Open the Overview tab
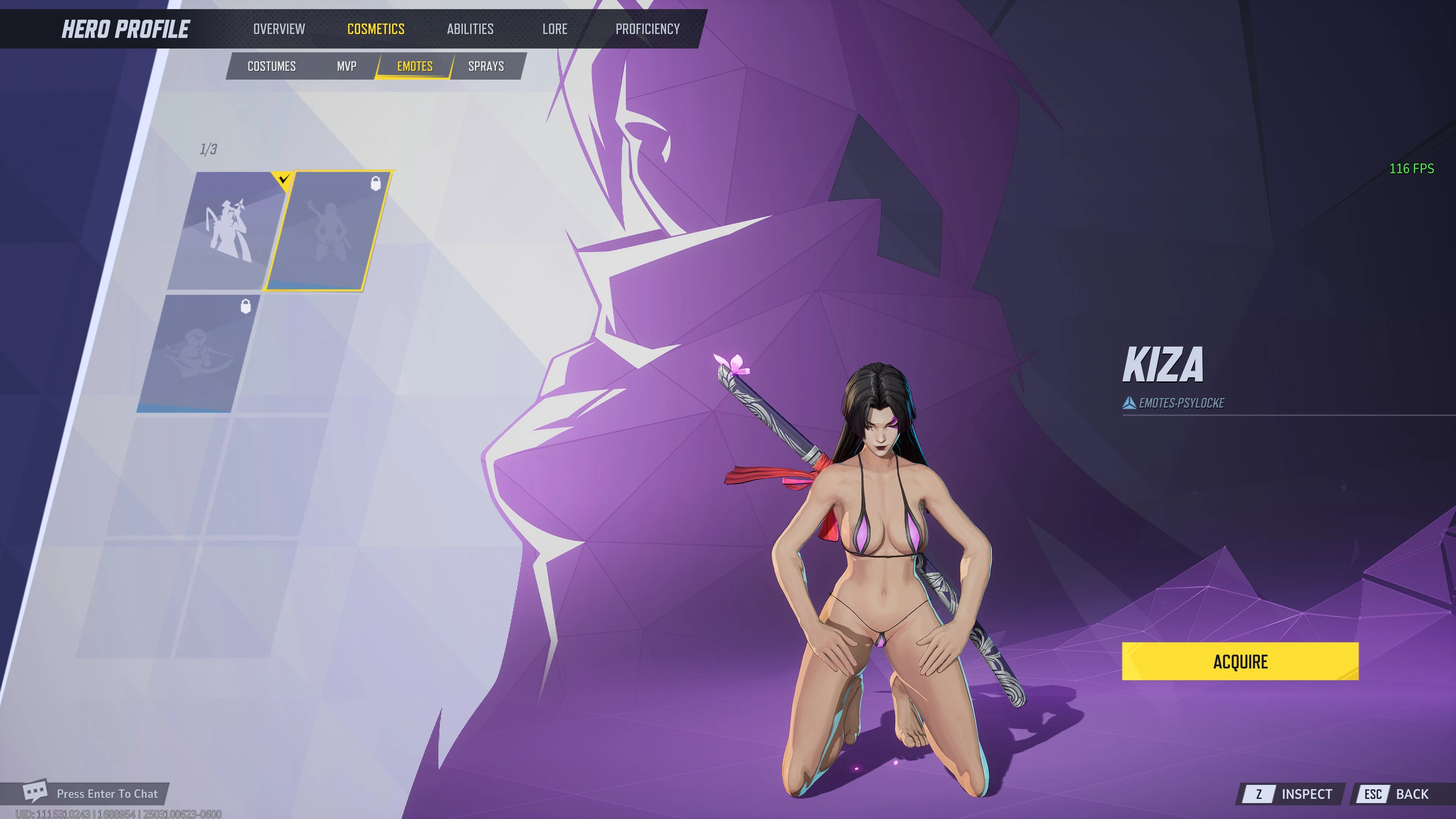Image resolution: width=1456 pixels, height=819 pixels. pos(279,29)
